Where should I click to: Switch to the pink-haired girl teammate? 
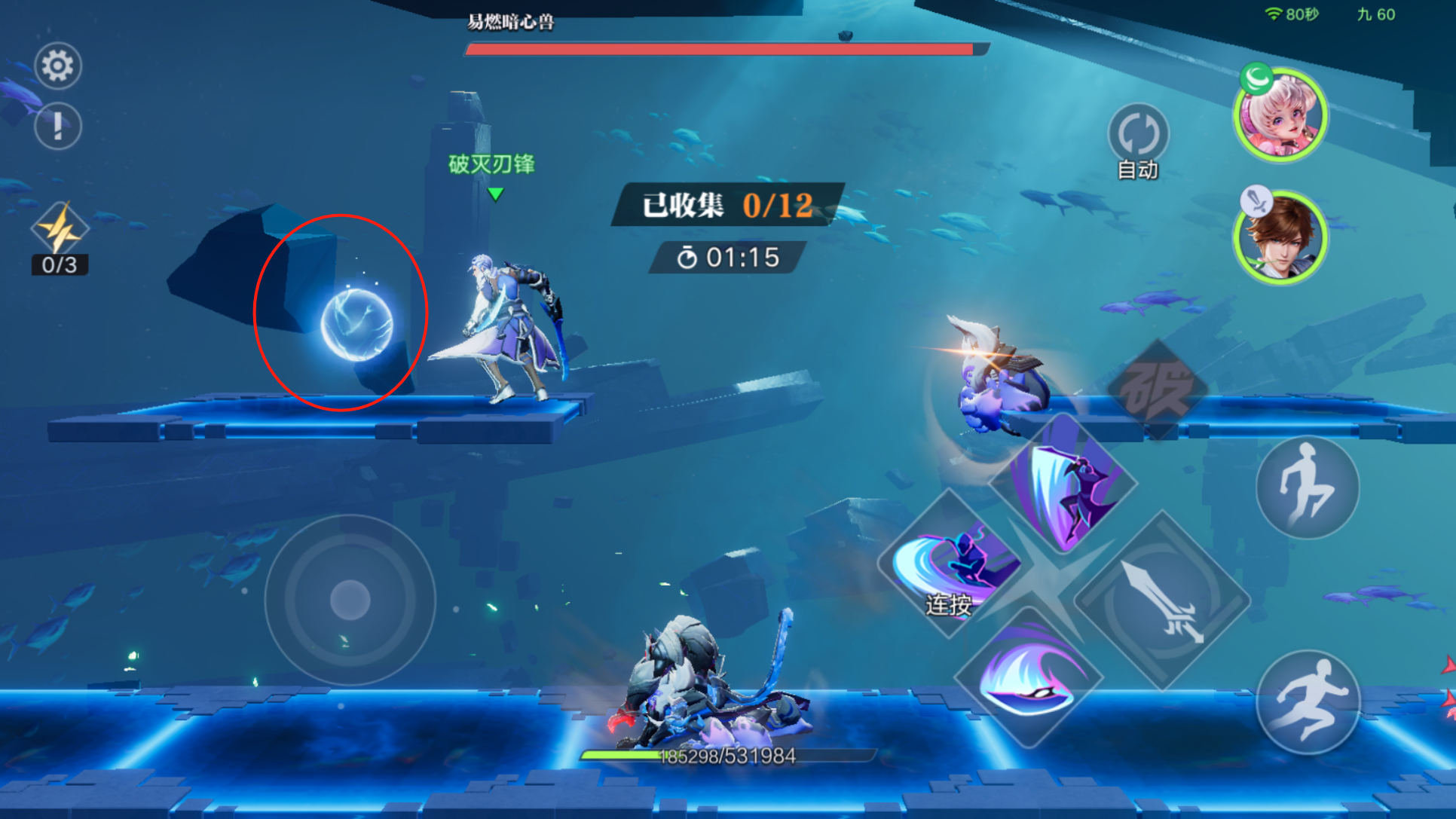(x=1280, y=117)
